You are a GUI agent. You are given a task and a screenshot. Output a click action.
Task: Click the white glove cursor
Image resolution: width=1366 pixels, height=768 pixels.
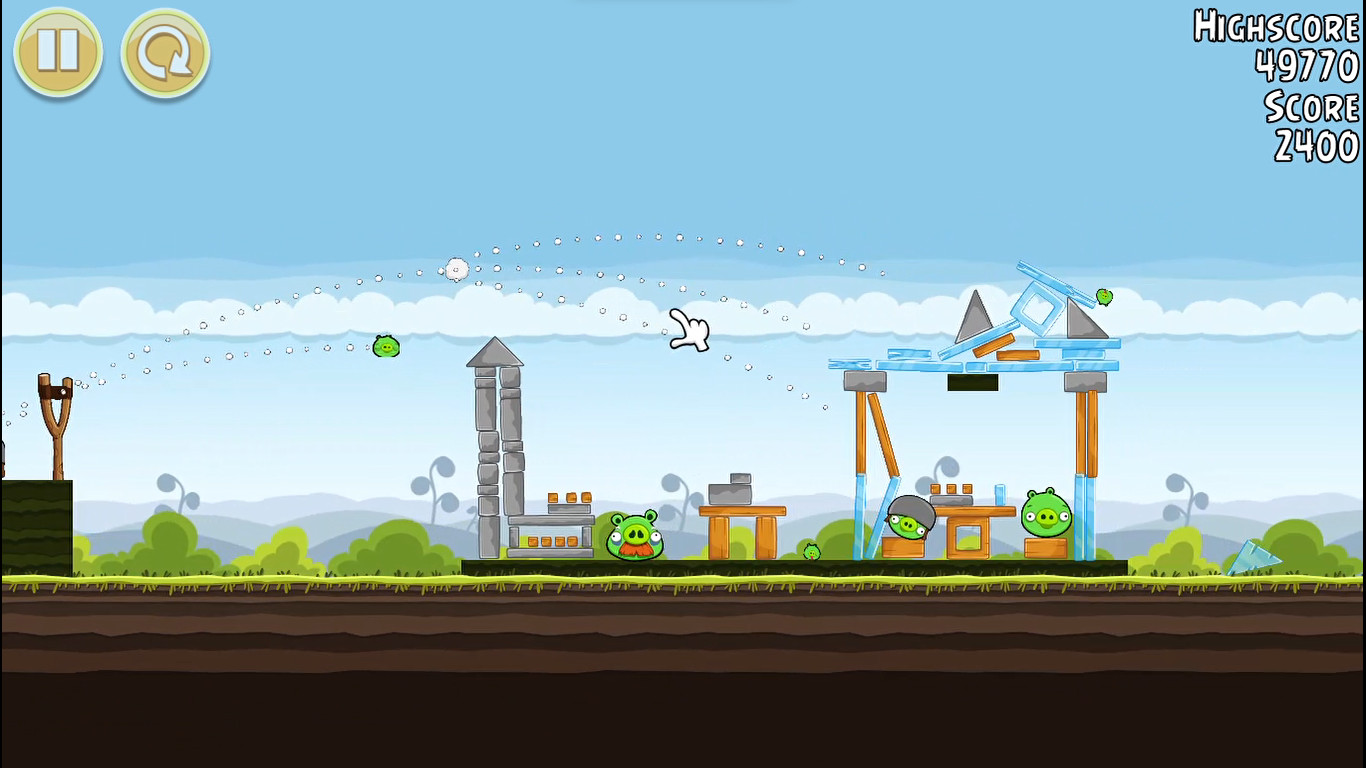690,330
